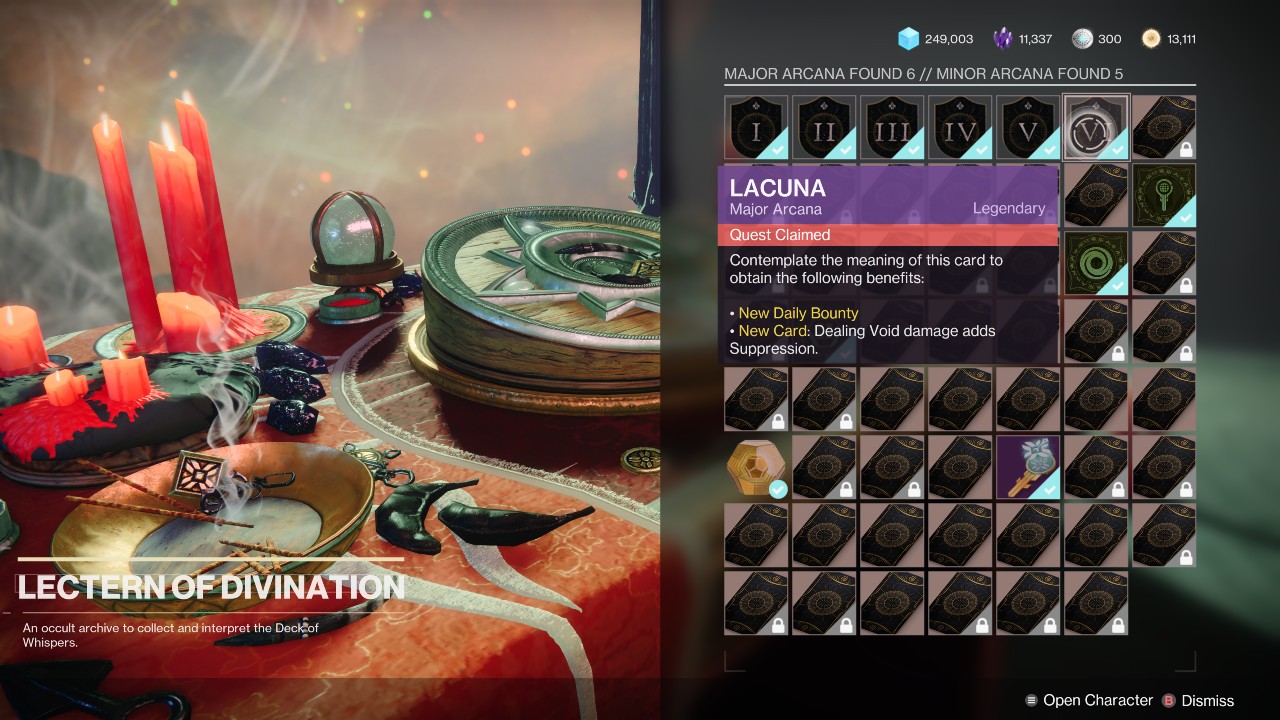Inspect the Major Arcana V card
Screen dimensions: 1280x720
(x=1028, y=127)
